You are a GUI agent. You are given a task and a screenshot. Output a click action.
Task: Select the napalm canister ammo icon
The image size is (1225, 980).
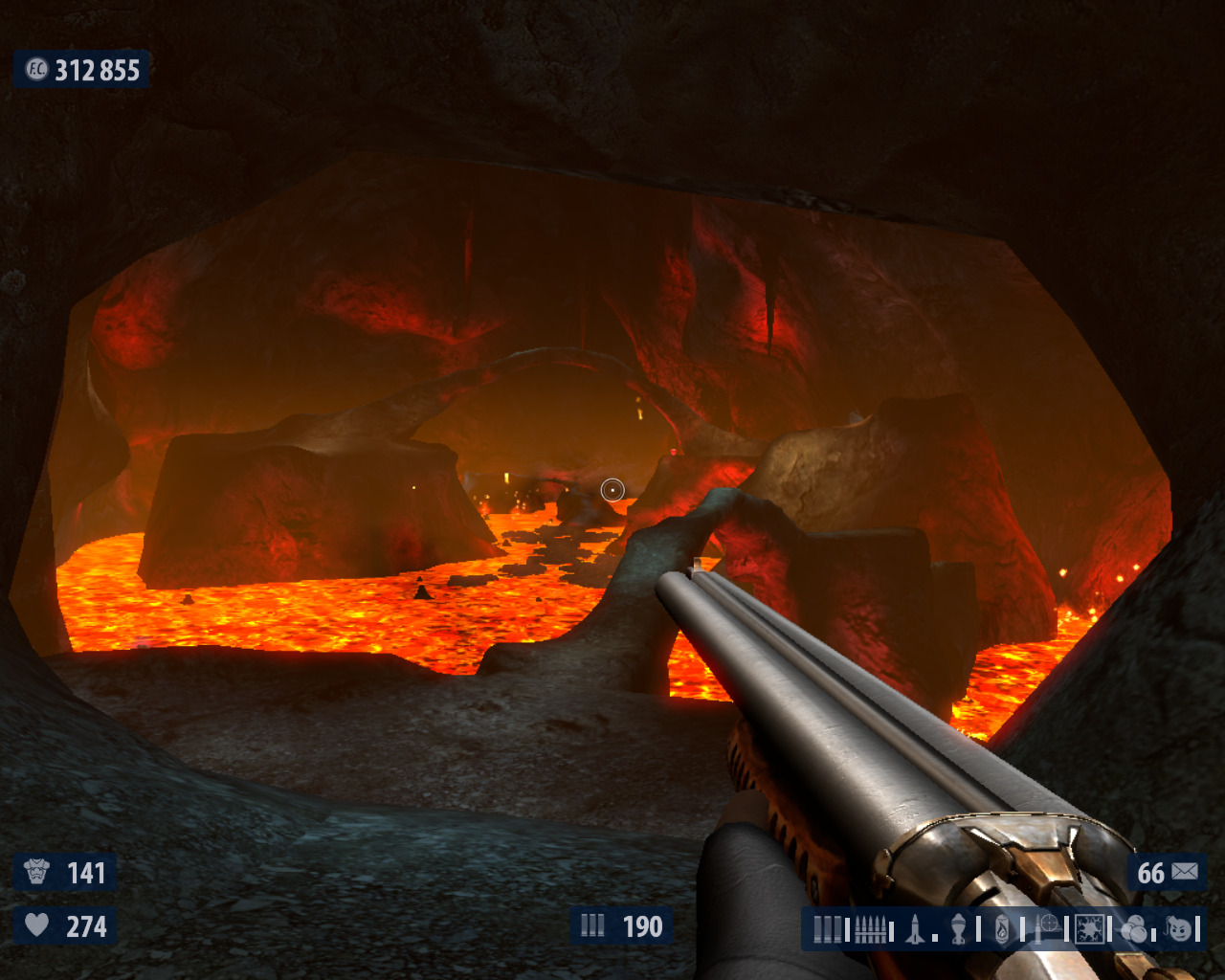tap(1002, 929)
